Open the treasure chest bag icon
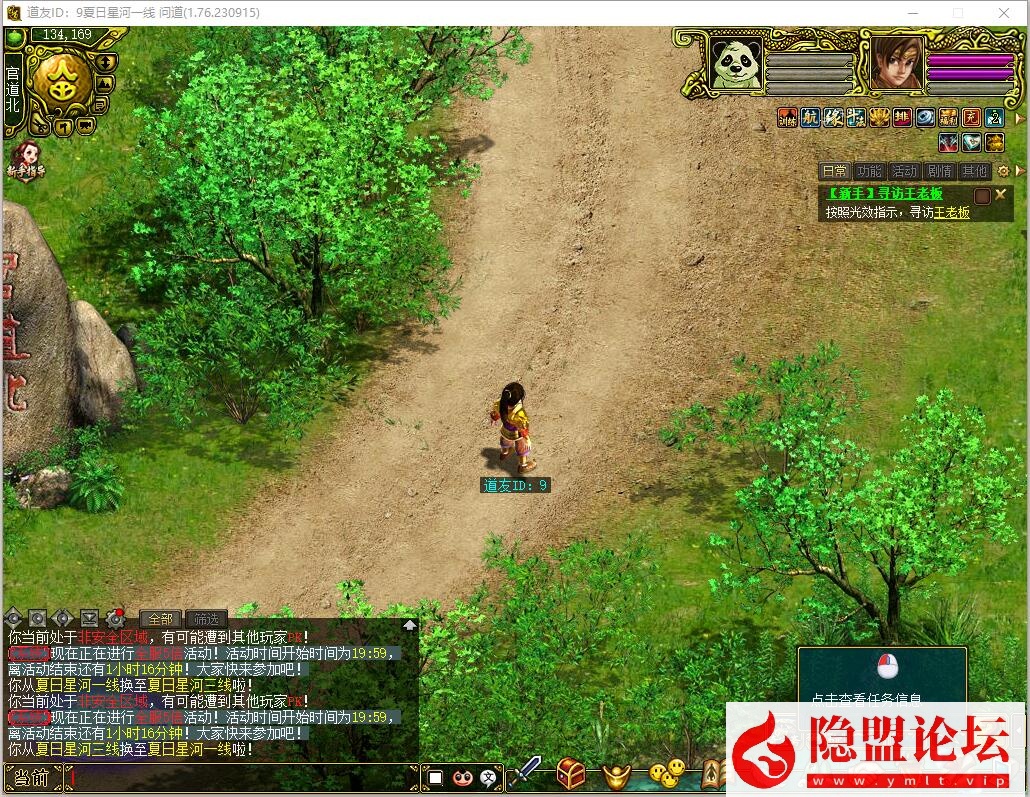The image size is (1030, 797). [571, 772]
